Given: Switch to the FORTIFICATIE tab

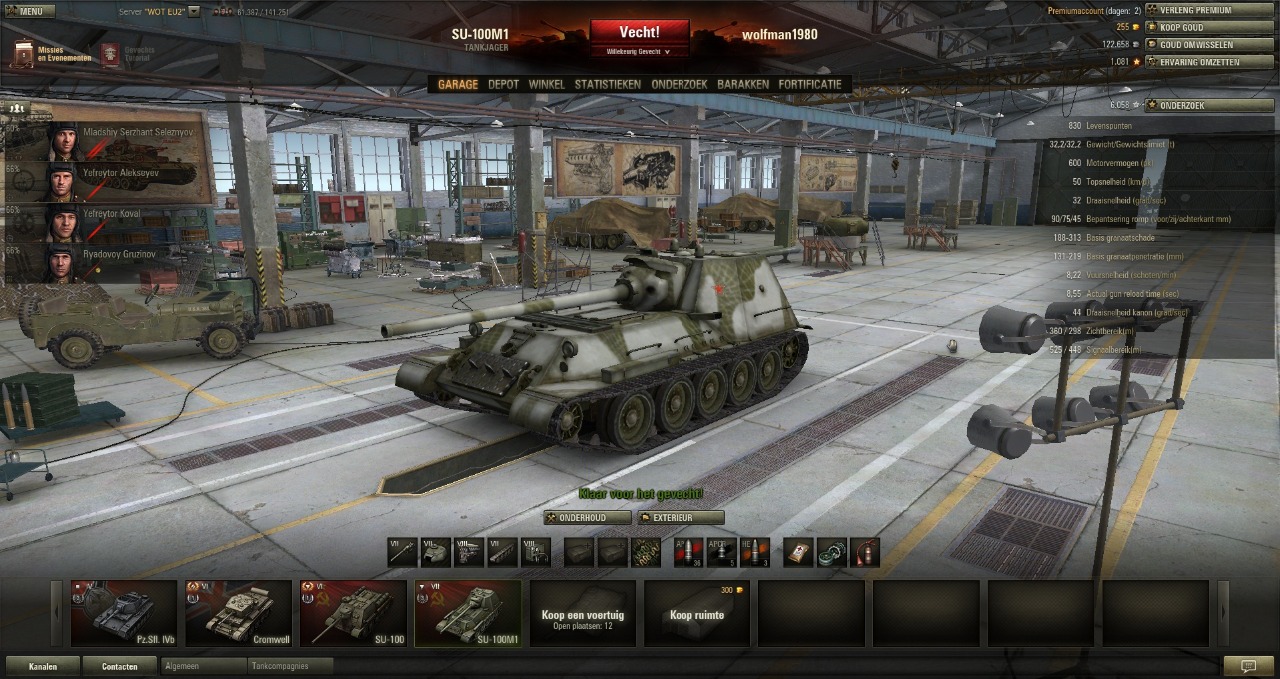Looking at the screenshot, I should (x=810, y=85).
